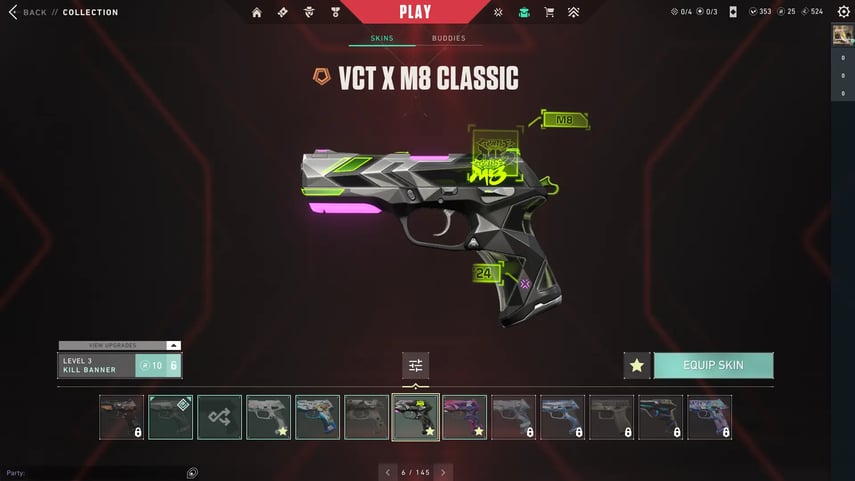Viewport: 855px width, 481px height.
Task: Open the player avatar in social panel
Action: pyautogui.click(x=842, y=35)
